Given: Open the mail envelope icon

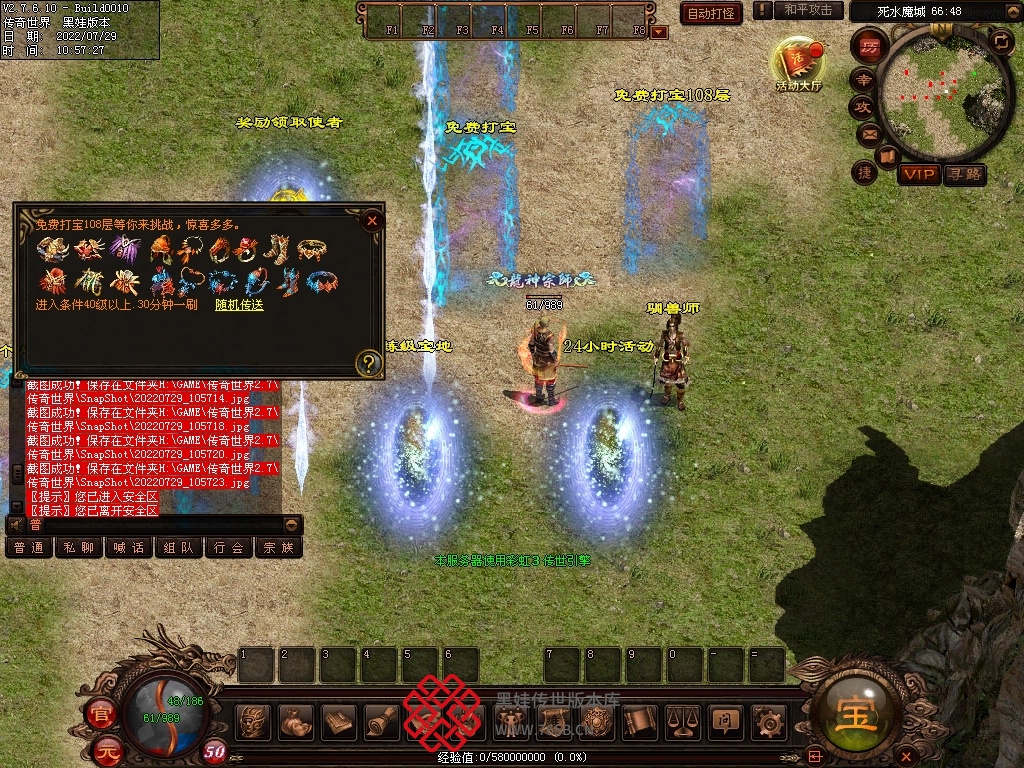Looking at the screenshot, I should tap(869, 133).
